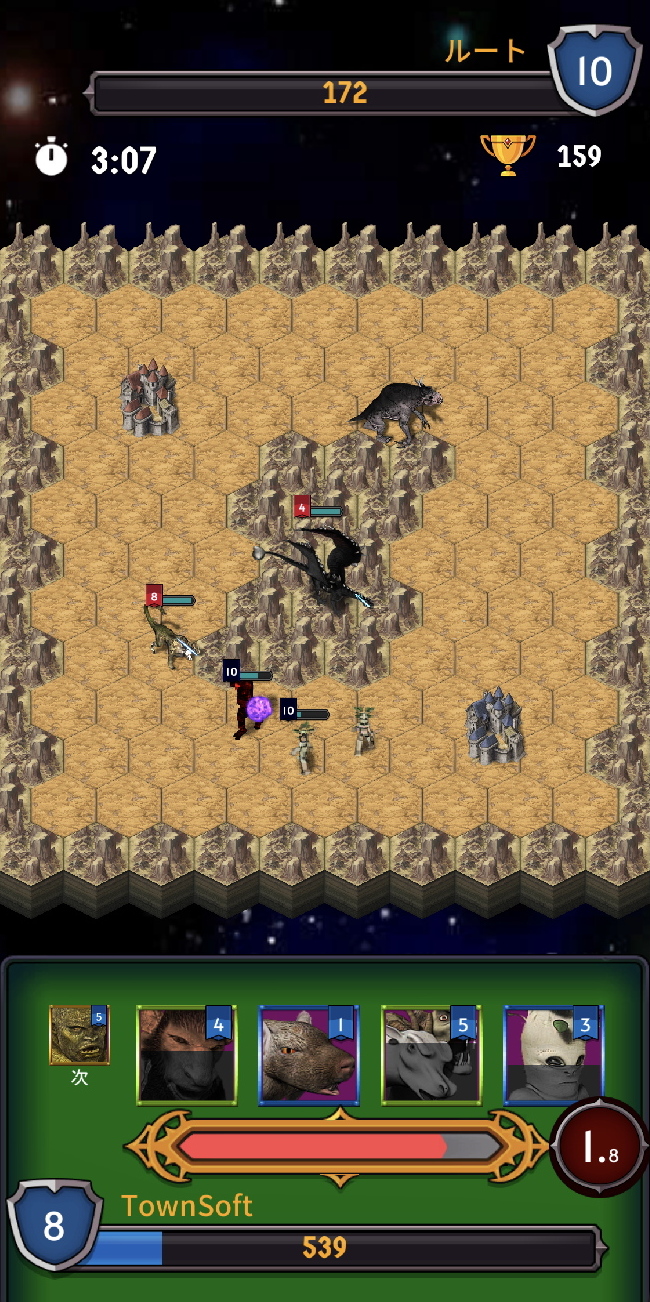Pick the horse card costing 5

tap(431, 1055)
